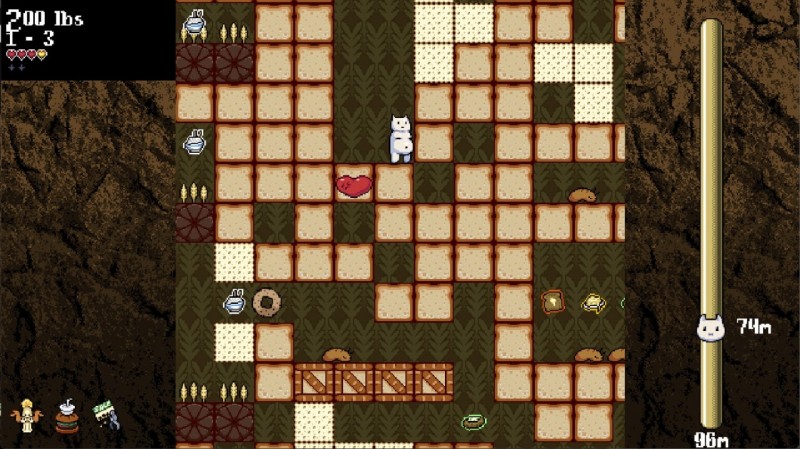Choose the sale tag item icon
800x449 pixels.
click(x=106, y=415)
